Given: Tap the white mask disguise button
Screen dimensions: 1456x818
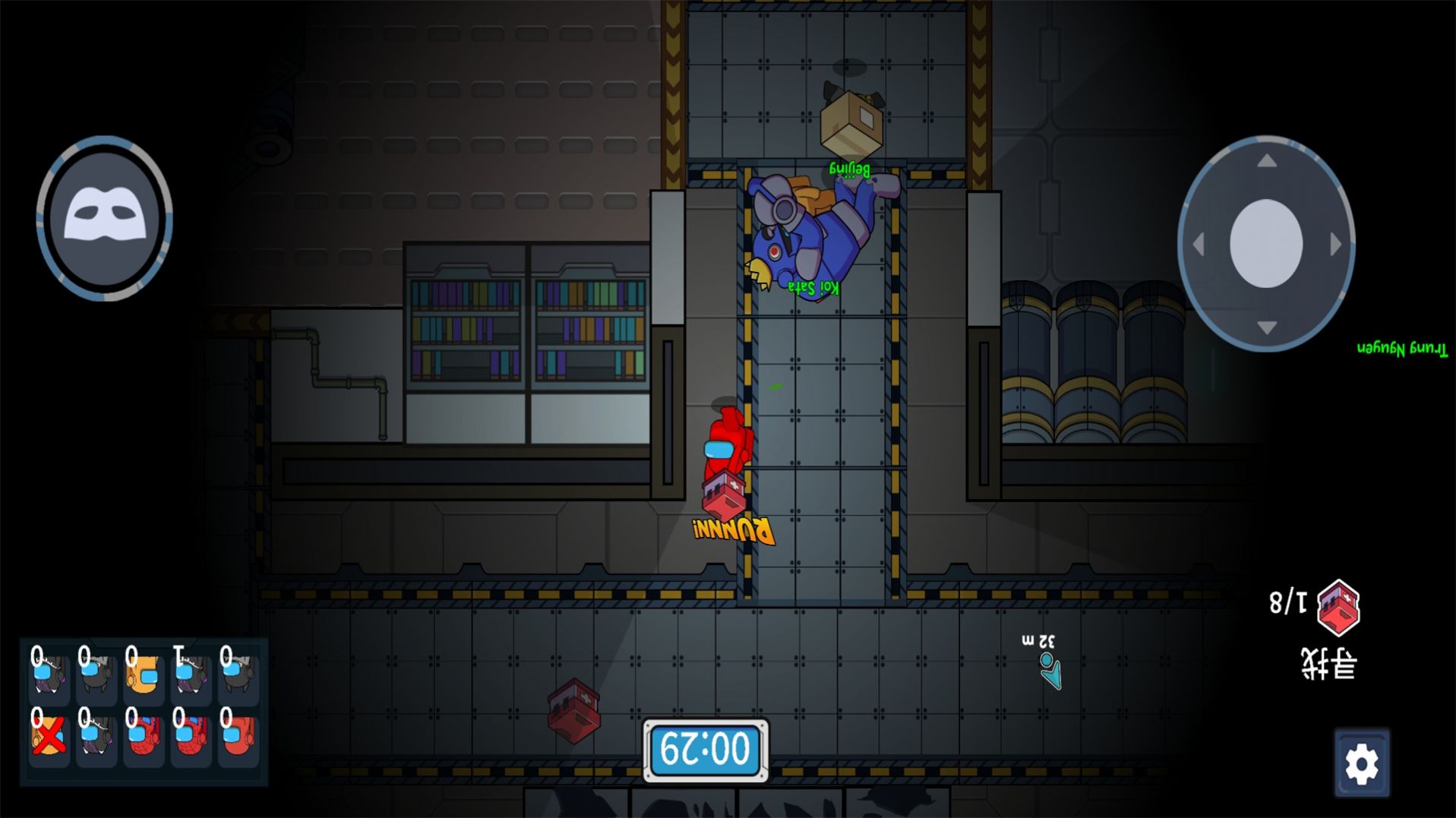Looking at the screenshot, I should pos(104,218).
